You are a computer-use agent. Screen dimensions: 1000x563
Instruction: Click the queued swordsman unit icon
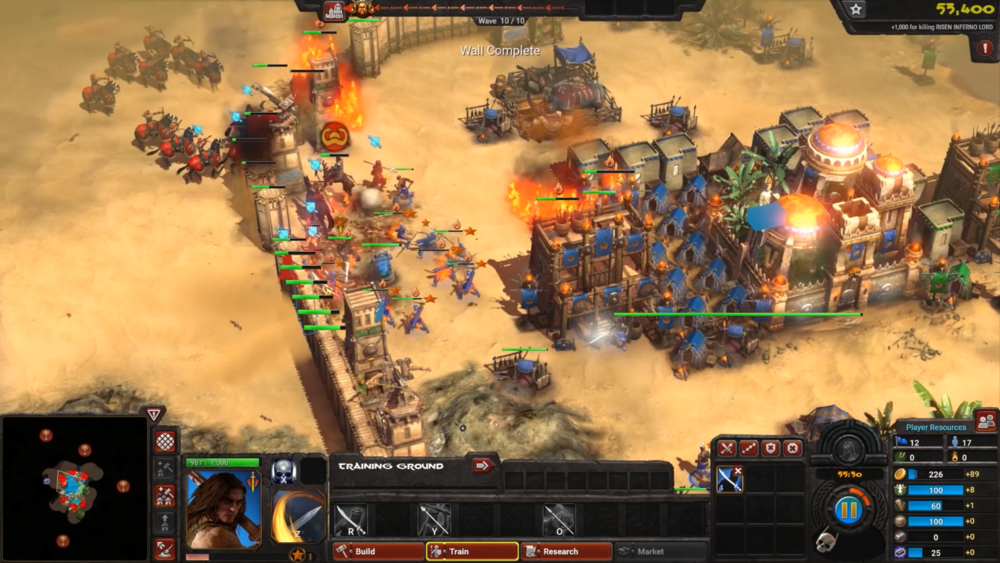(x=730, y=480)
